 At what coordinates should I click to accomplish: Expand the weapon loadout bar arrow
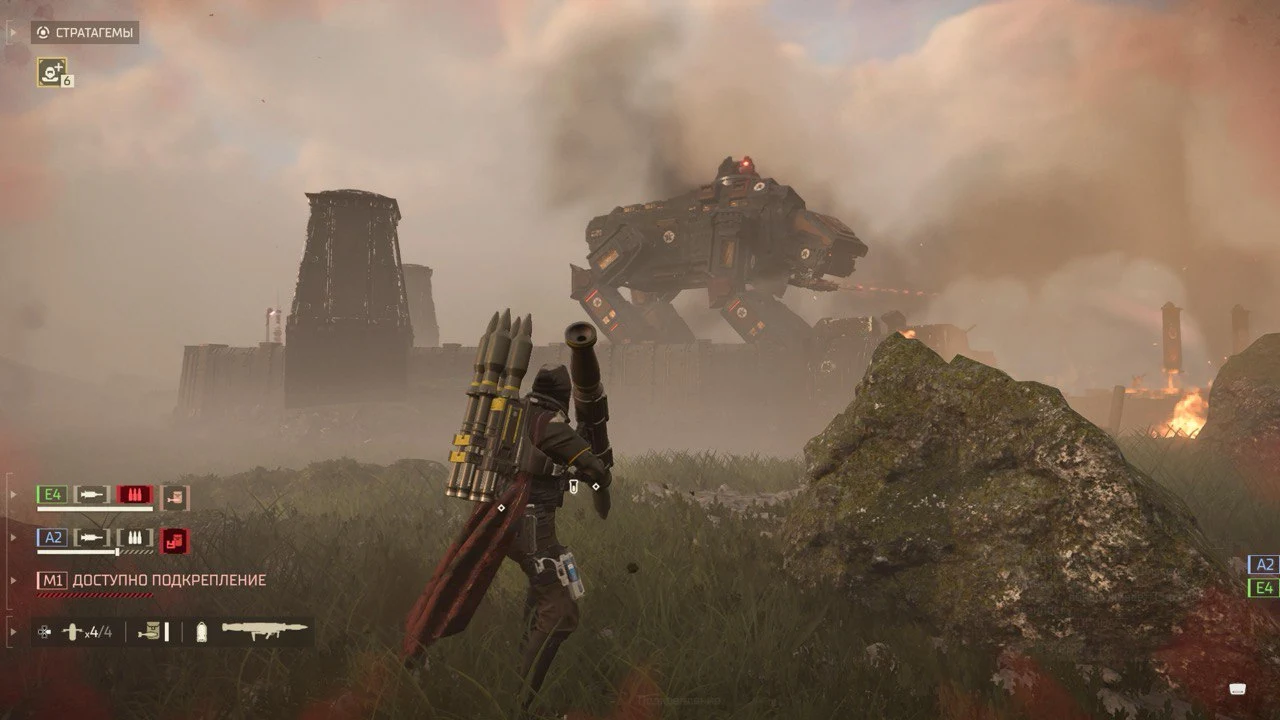(12, 632)
